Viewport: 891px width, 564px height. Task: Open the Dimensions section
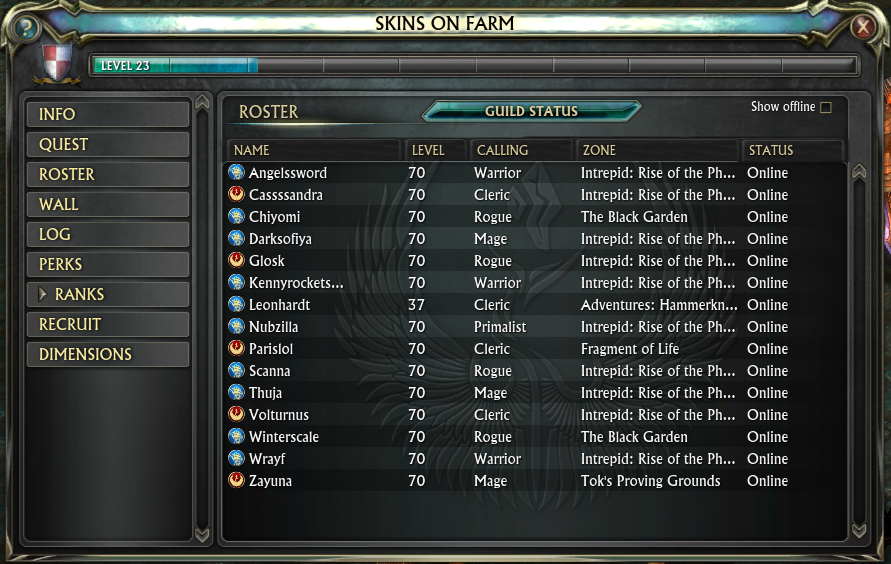point(108,354)
